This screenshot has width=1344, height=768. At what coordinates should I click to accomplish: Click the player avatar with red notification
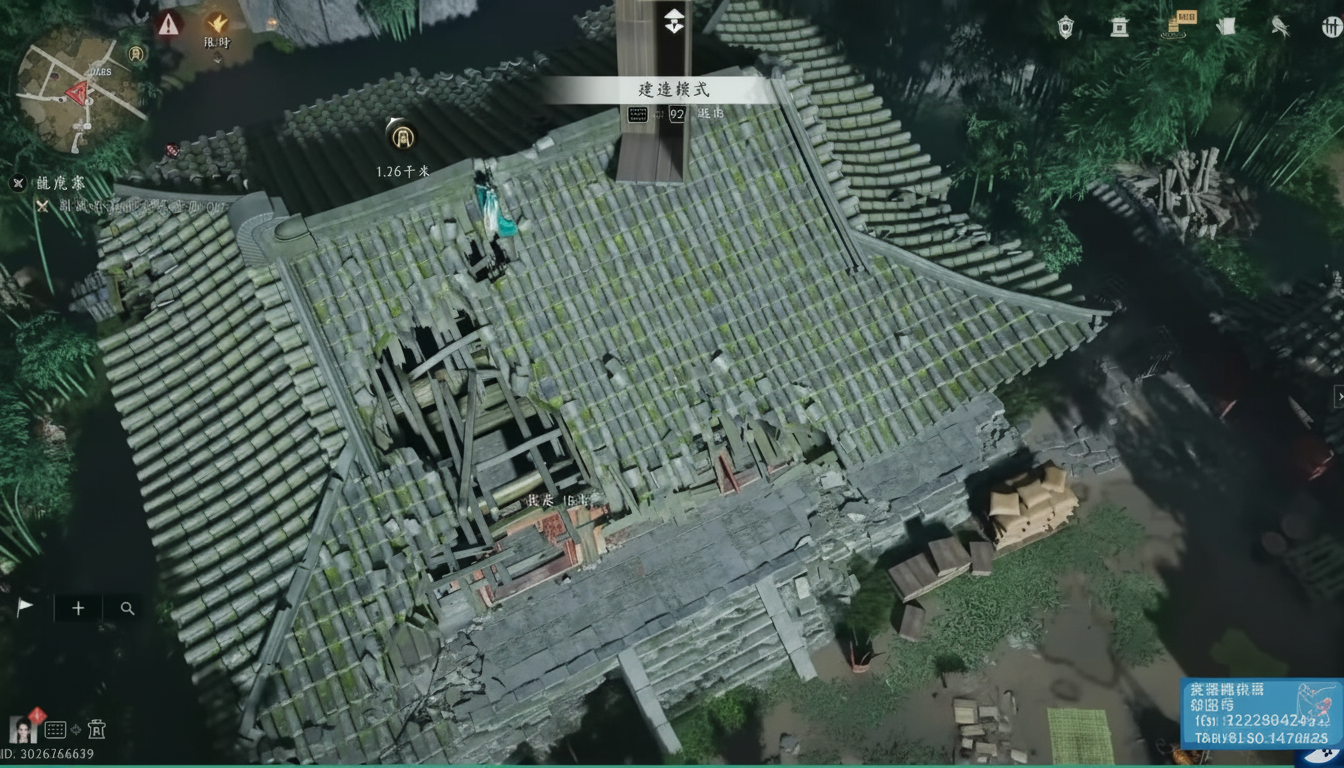(x=22, y=730)
